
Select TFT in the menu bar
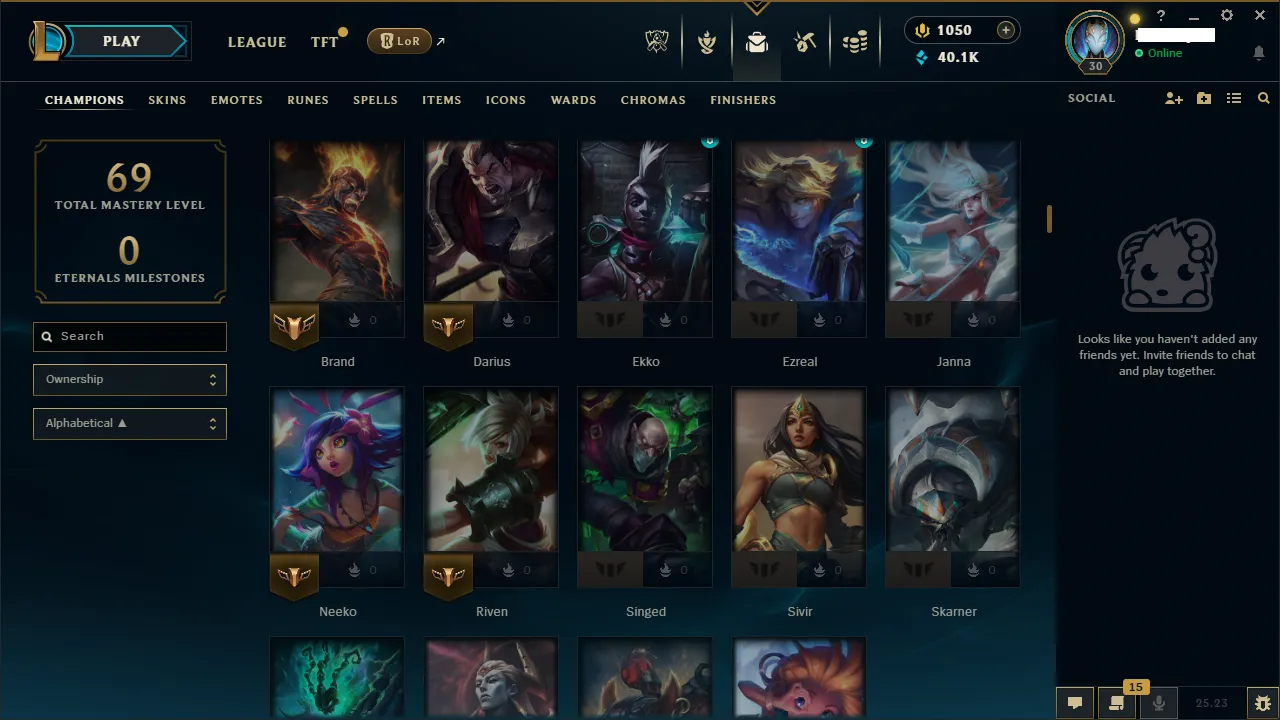(324, 42)
